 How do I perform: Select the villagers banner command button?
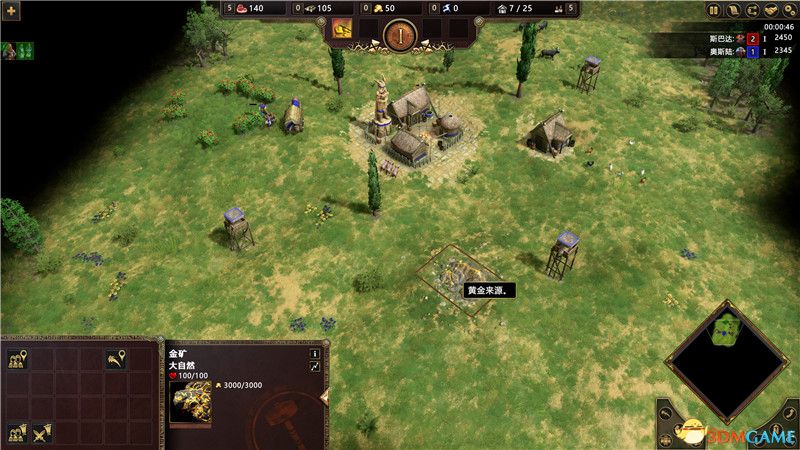coord(17,432)
